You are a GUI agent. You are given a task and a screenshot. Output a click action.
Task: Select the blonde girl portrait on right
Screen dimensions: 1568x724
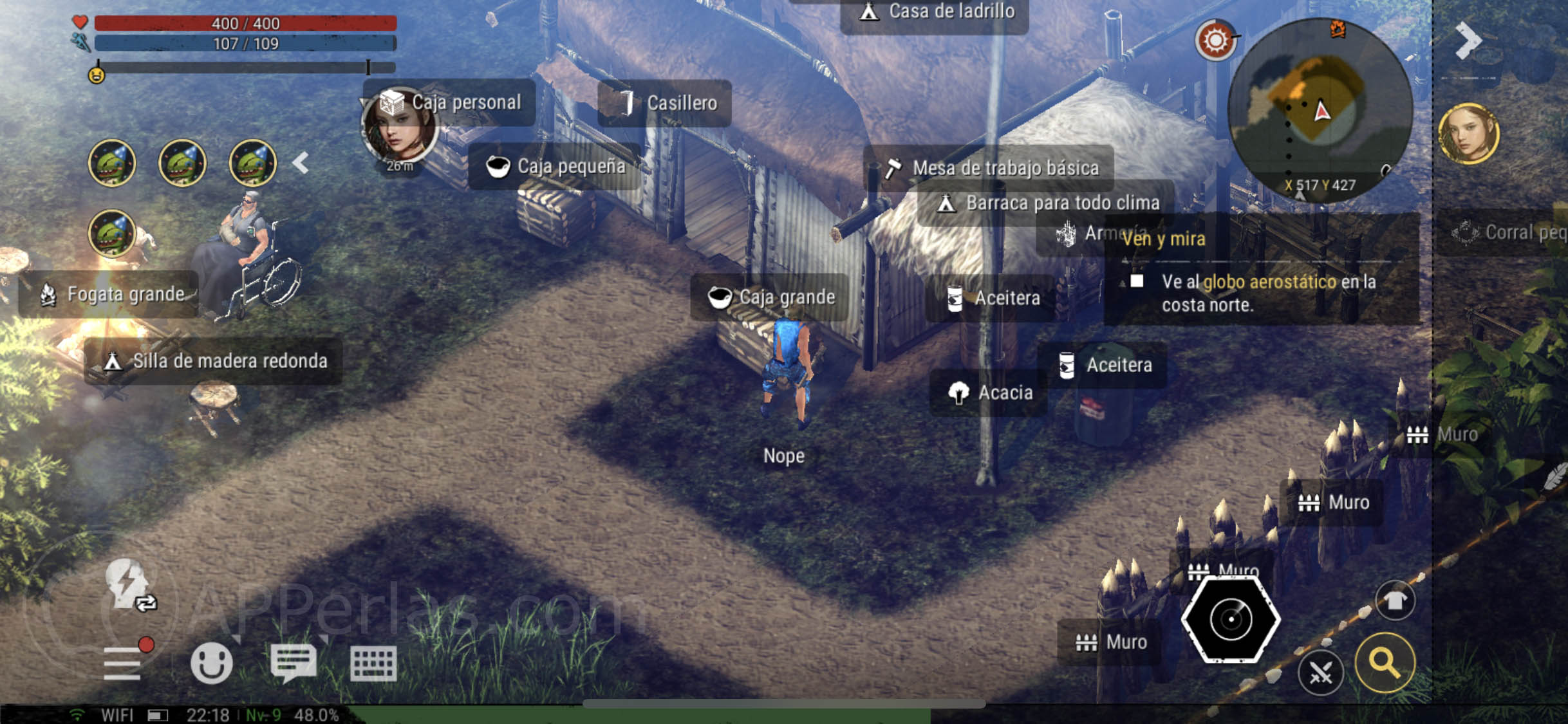(x=1469, y=134)
